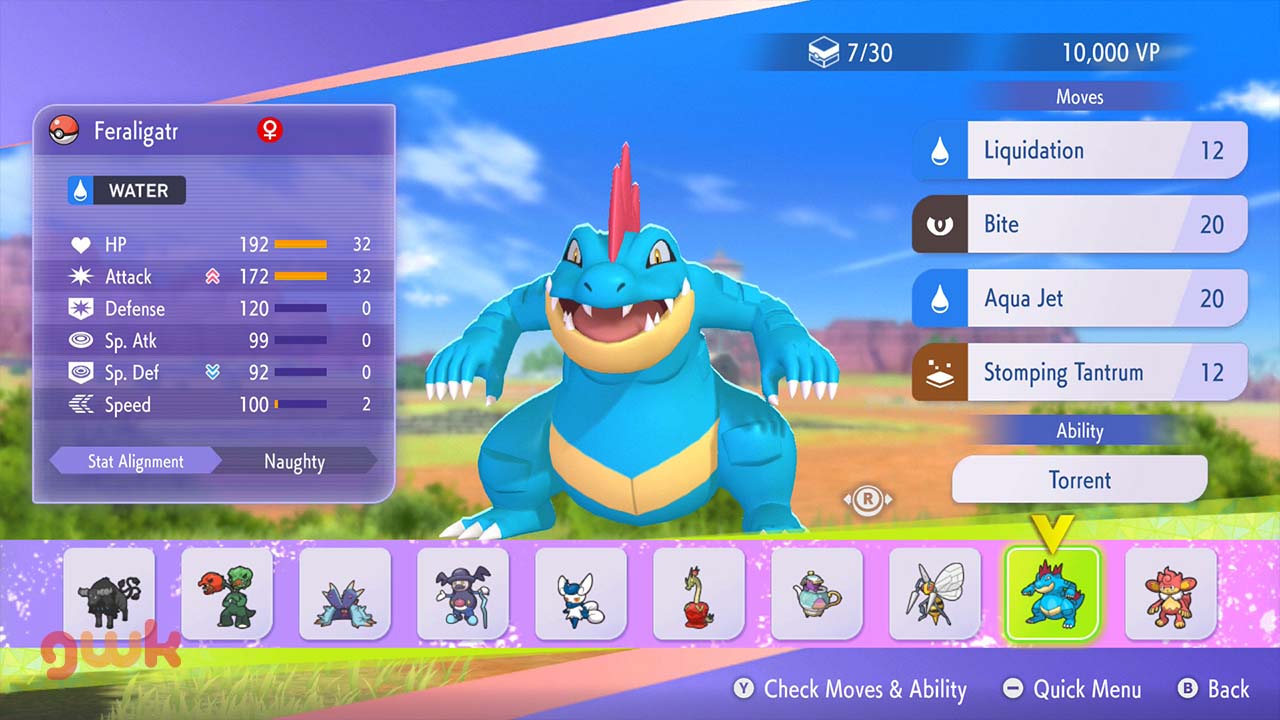Choose the Brambleghast thumbnail with red flower
Screen dimensions: 1280x720
click(x=227, y=594)
